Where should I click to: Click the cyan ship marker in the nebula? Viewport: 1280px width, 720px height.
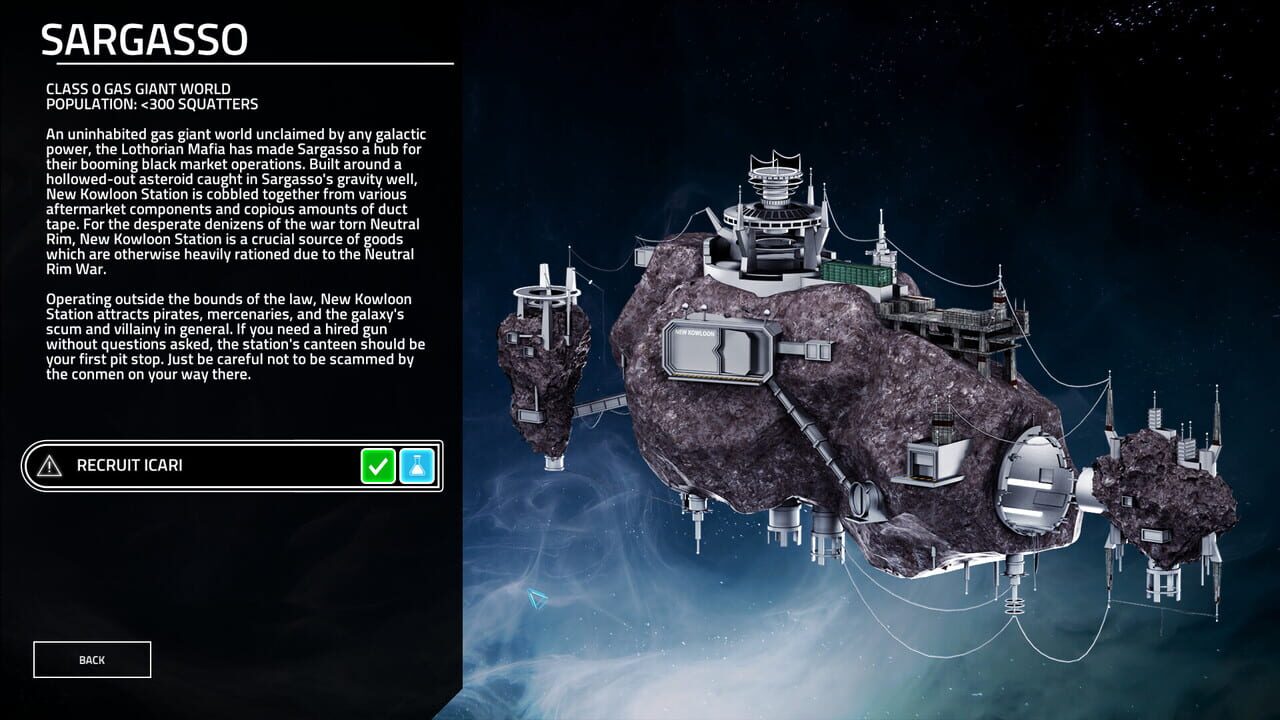537,596
